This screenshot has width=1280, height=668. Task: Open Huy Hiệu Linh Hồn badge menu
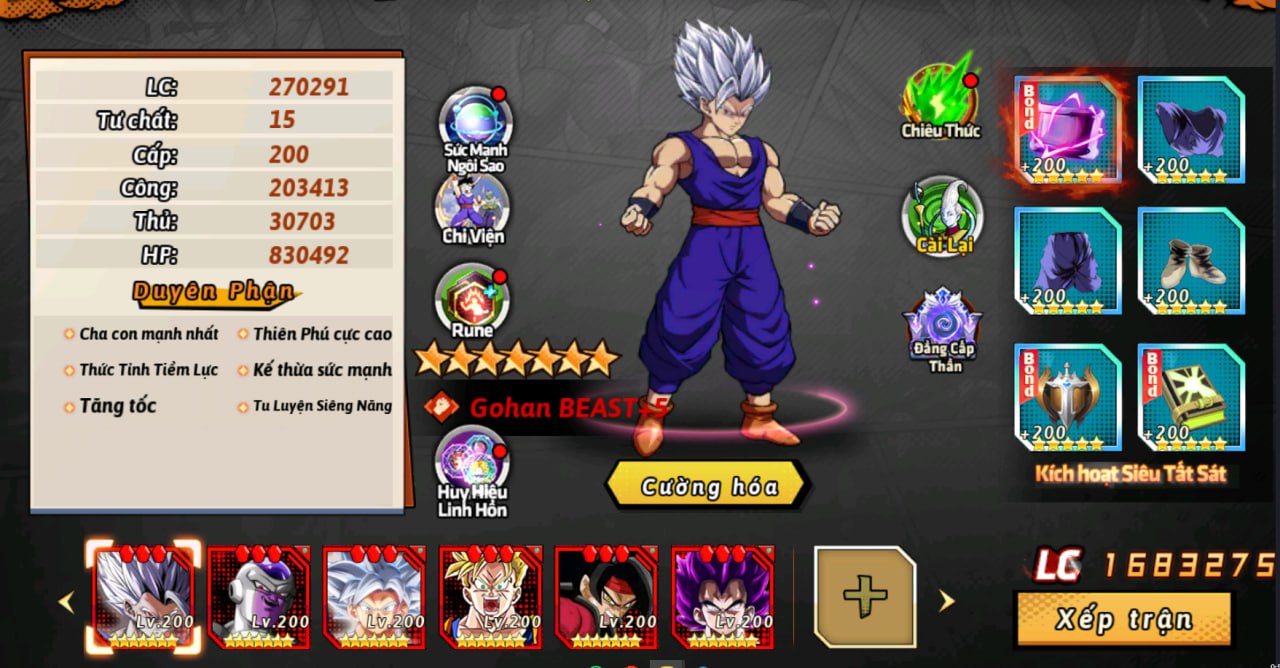(x=472, y=464)
